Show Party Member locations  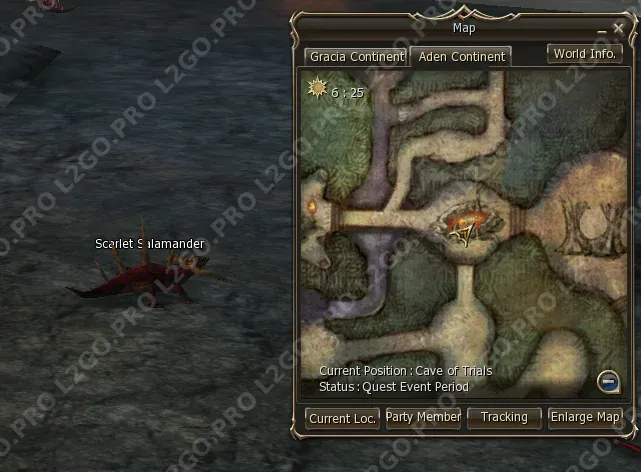click(423, 417)
